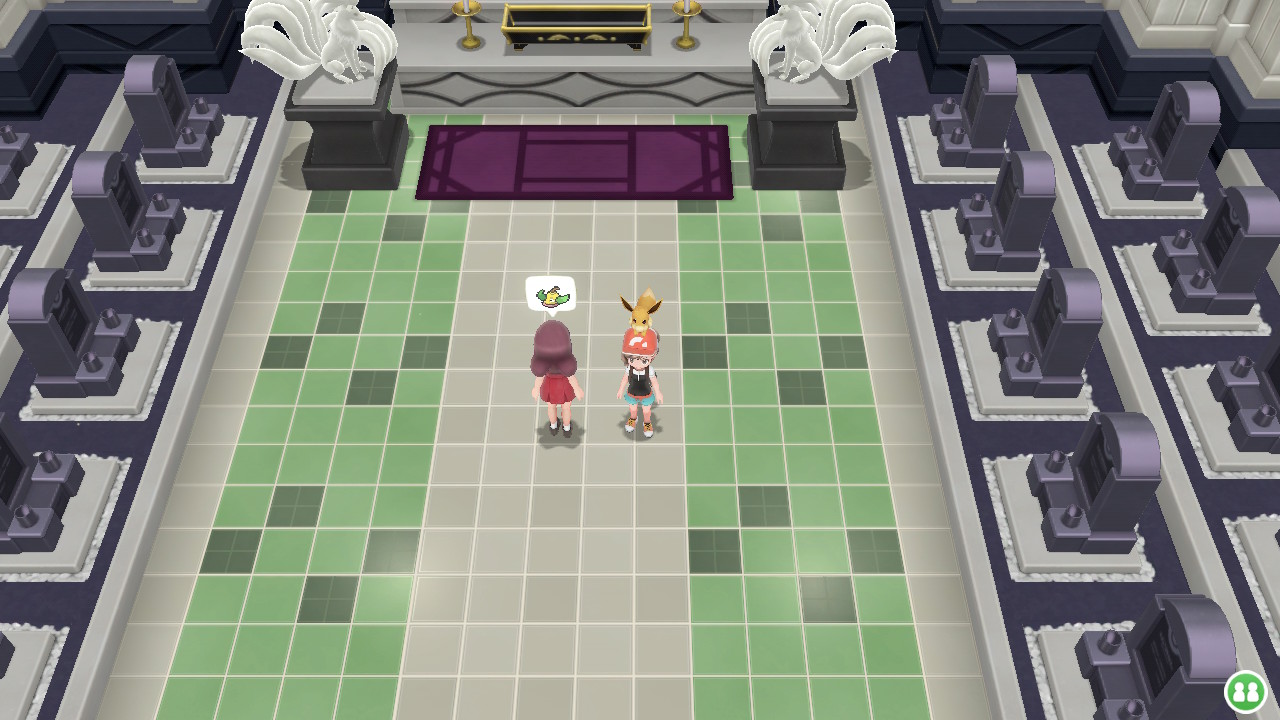Image resolution: width=1280 pixels, height=720 pixels.
Task: Click the green two-player support icon
Action: 1246,691
